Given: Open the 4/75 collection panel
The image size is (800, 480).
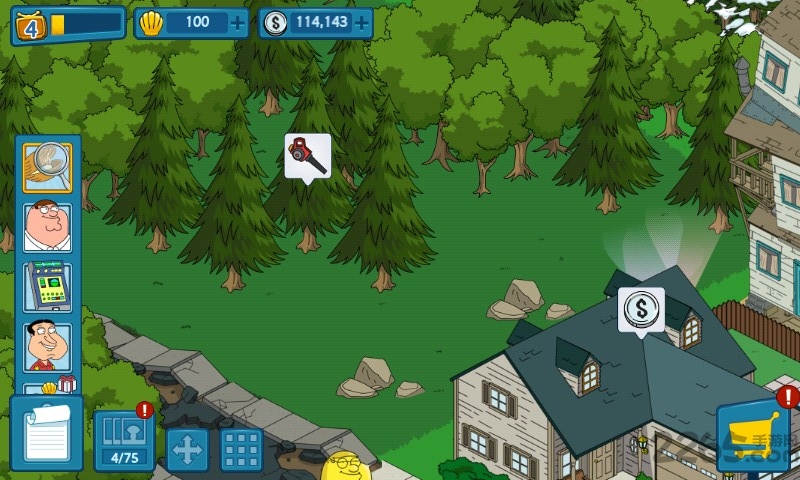Looking at the screenshot, I should [124, 441].
